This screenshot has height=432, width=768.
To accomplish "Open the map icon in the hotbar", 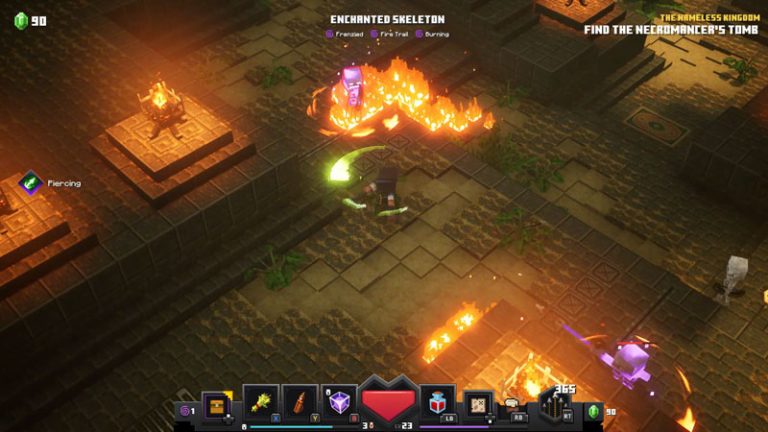I will [x=479, y=405].
